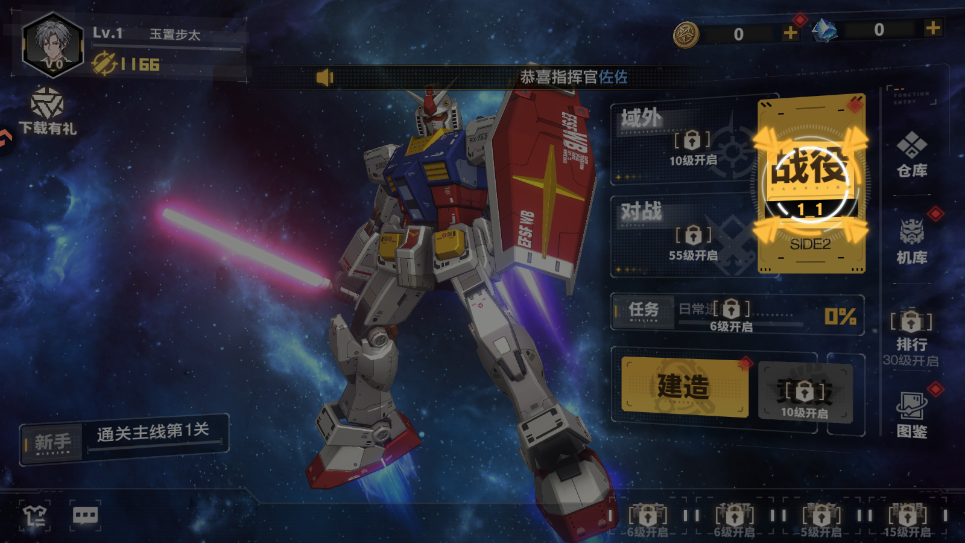The image size is (965, 543).
Task: Open the 仓库 warehouse menu
Action: tap(911, 153)
